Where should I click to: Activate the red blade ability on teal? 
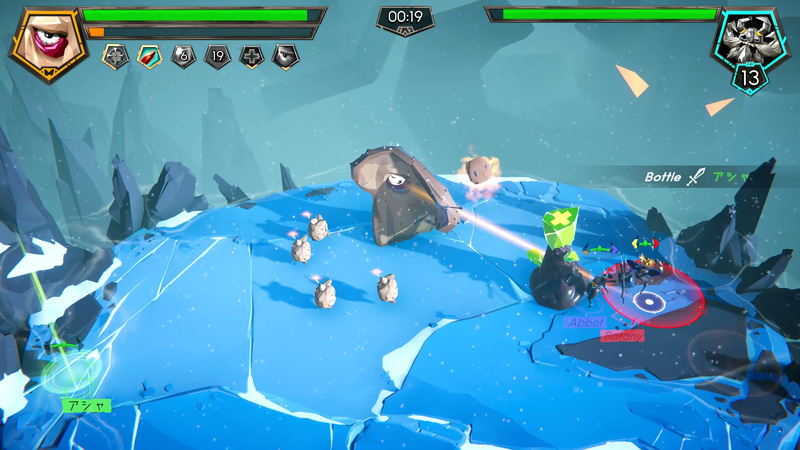[x=149, y=57]
